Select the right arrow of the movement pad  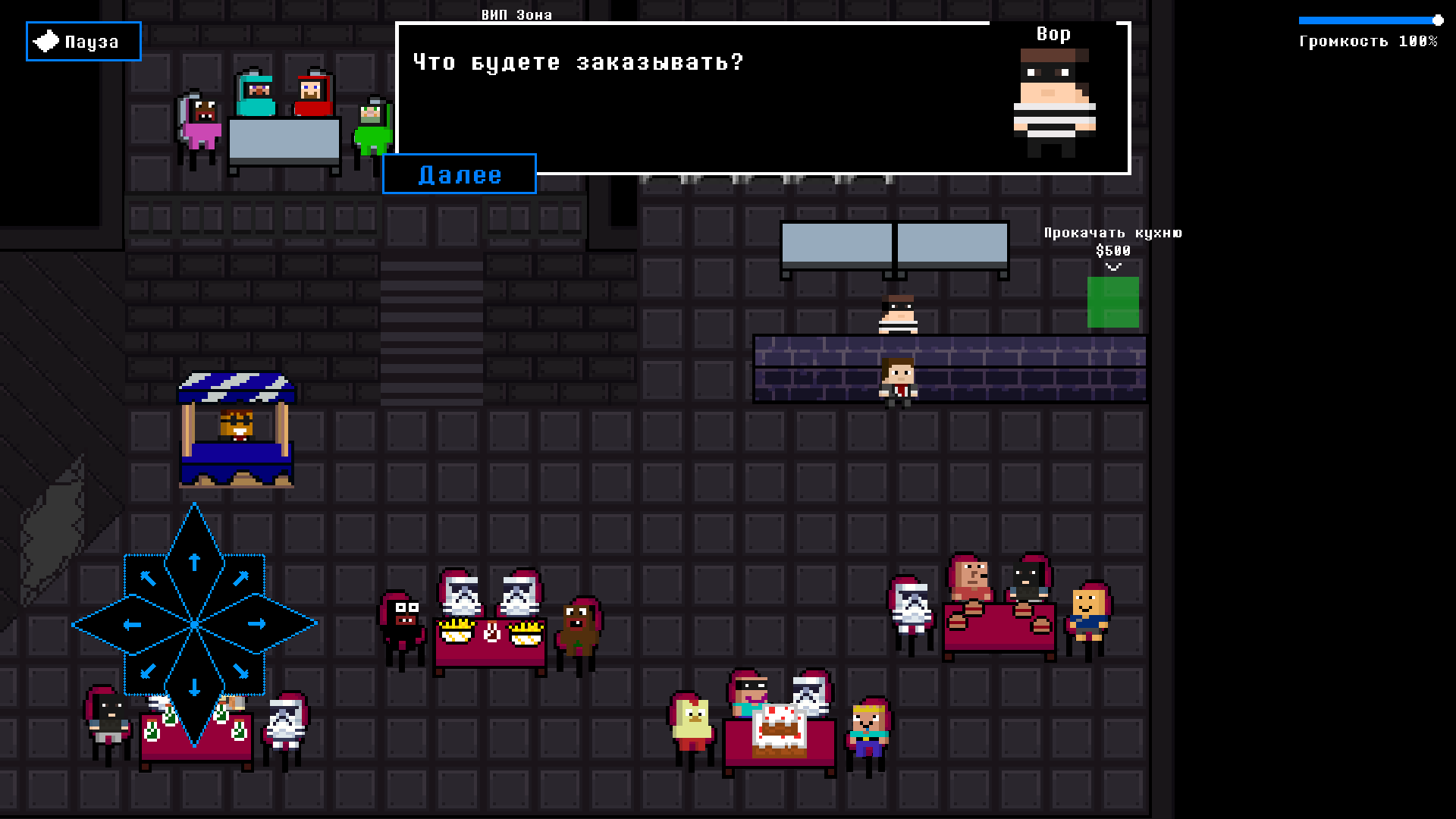258,623
